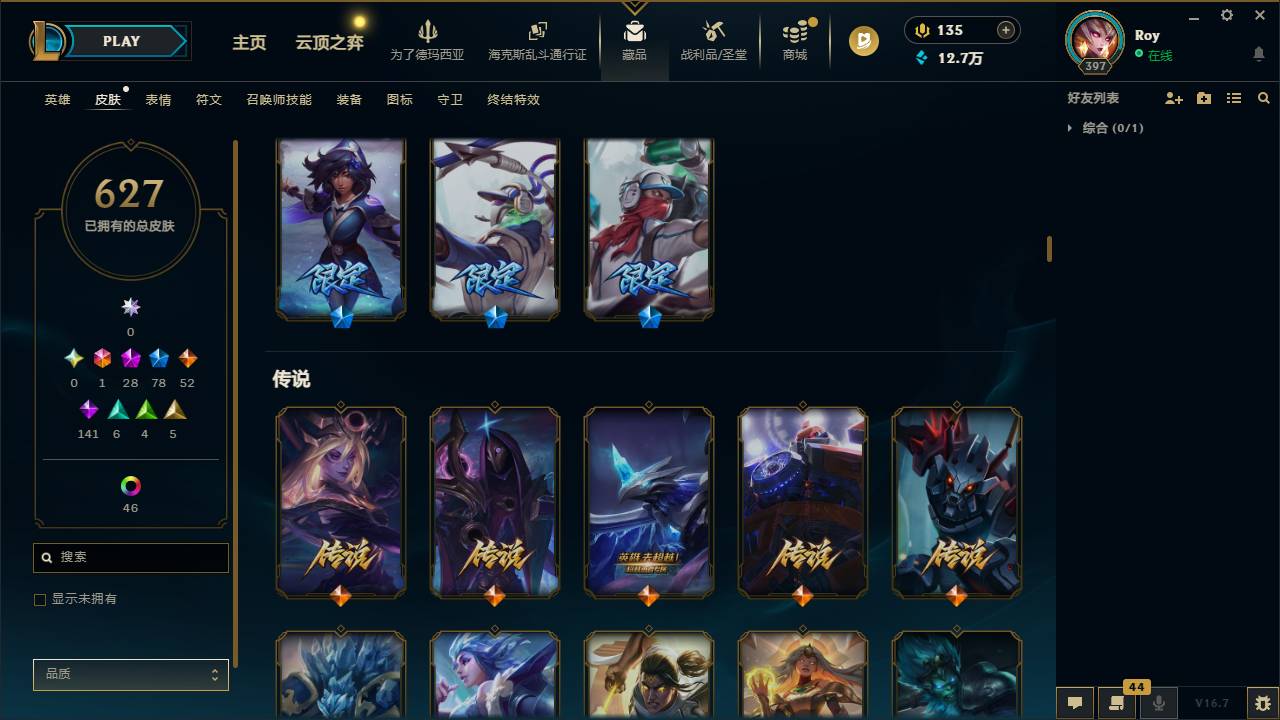Click the add friend icon
The height and width of the screenshot is (720, 1280).
click(1172, 97)
